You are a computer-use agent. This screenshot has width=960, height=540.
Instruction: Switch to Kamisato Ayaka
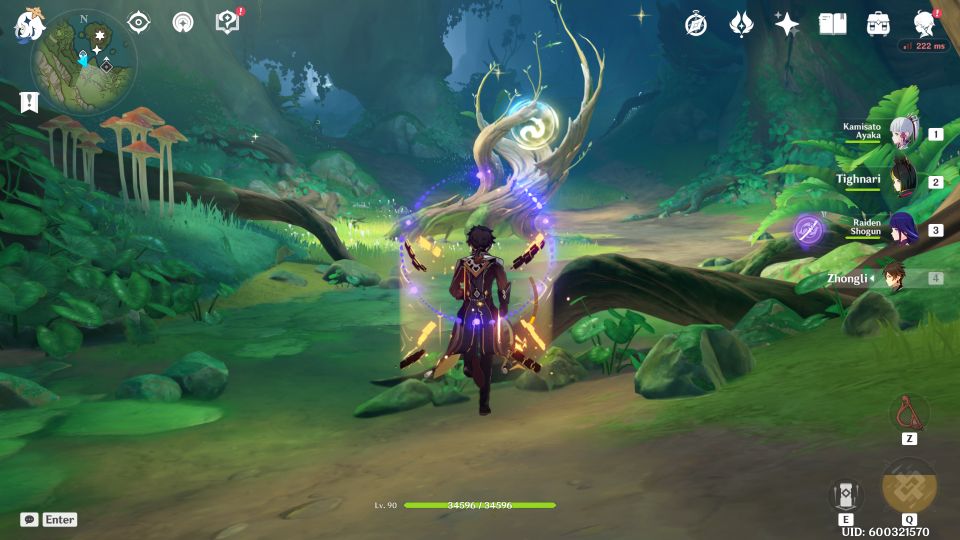[x=903, y=133]
